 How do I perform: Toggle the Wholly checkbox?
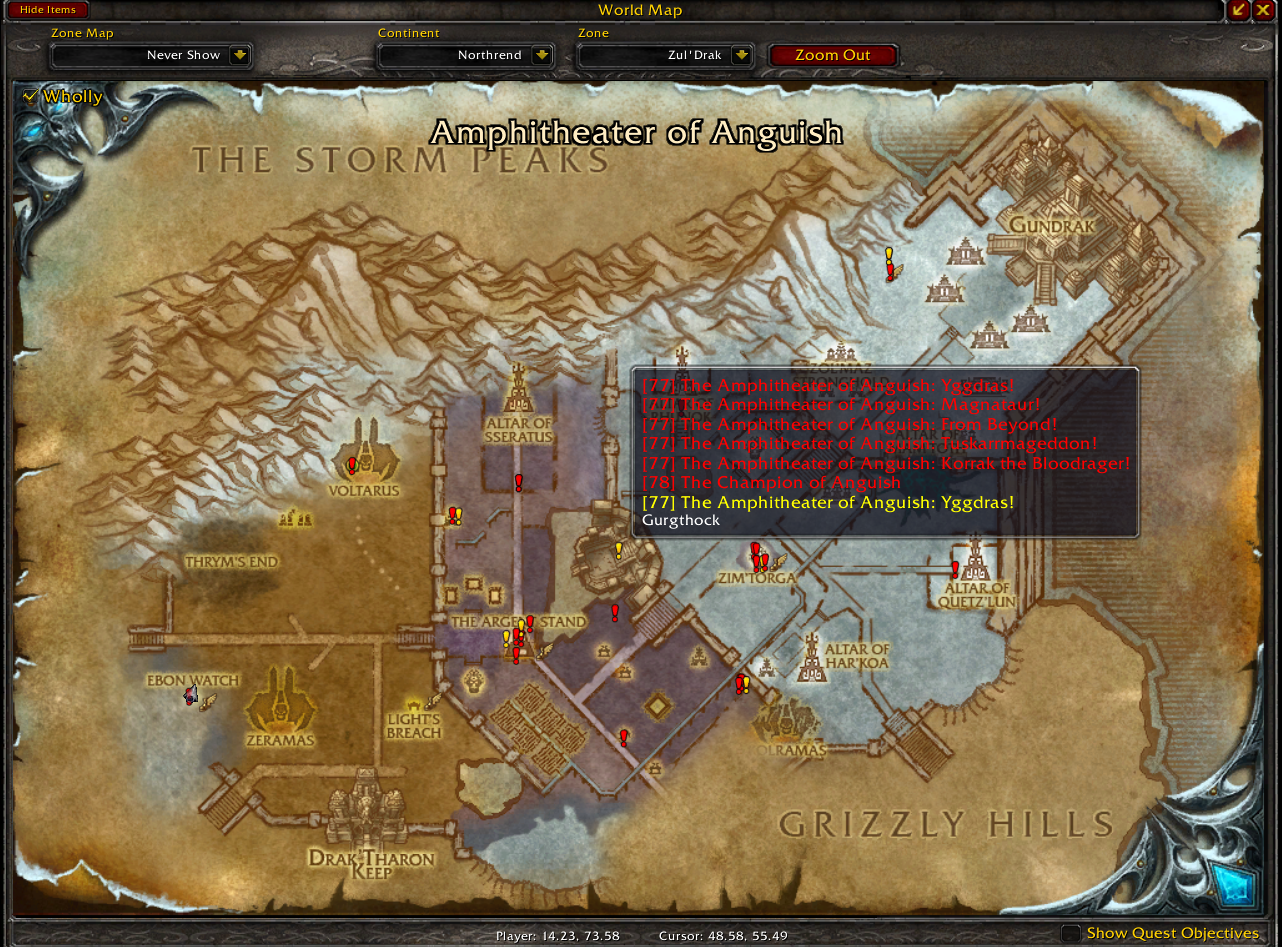30,96
